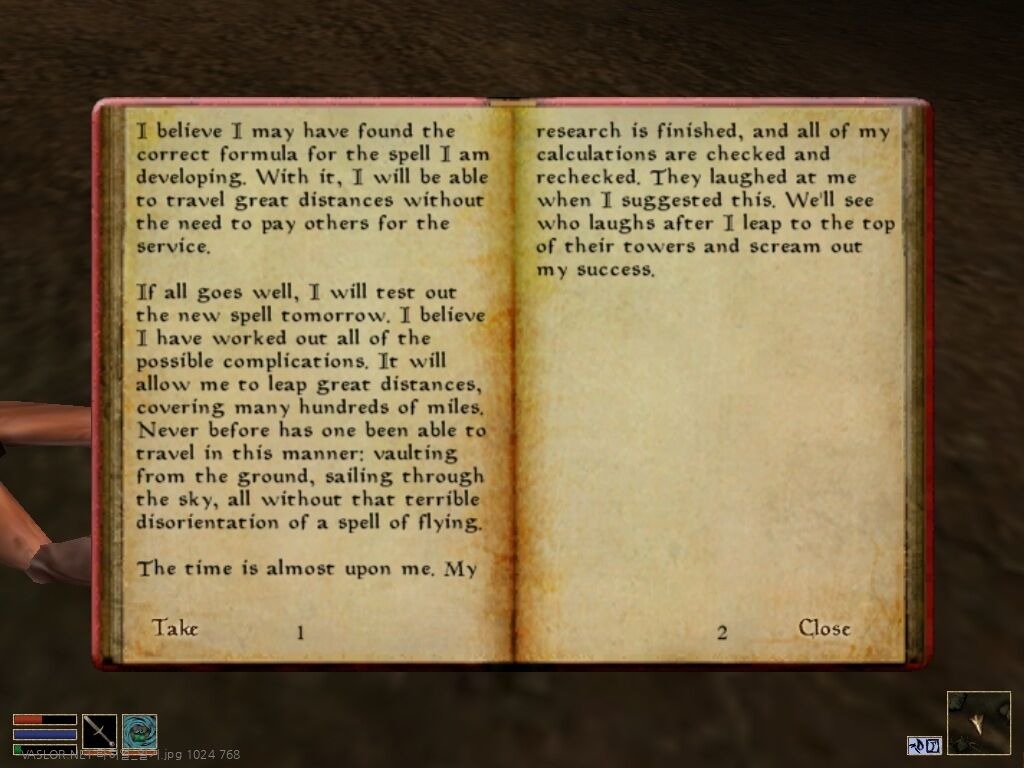Select the equipped sword weapon icon
The height and width of the screenshot is (768, 1024).
pyautogui.click(x=99, y=731)
